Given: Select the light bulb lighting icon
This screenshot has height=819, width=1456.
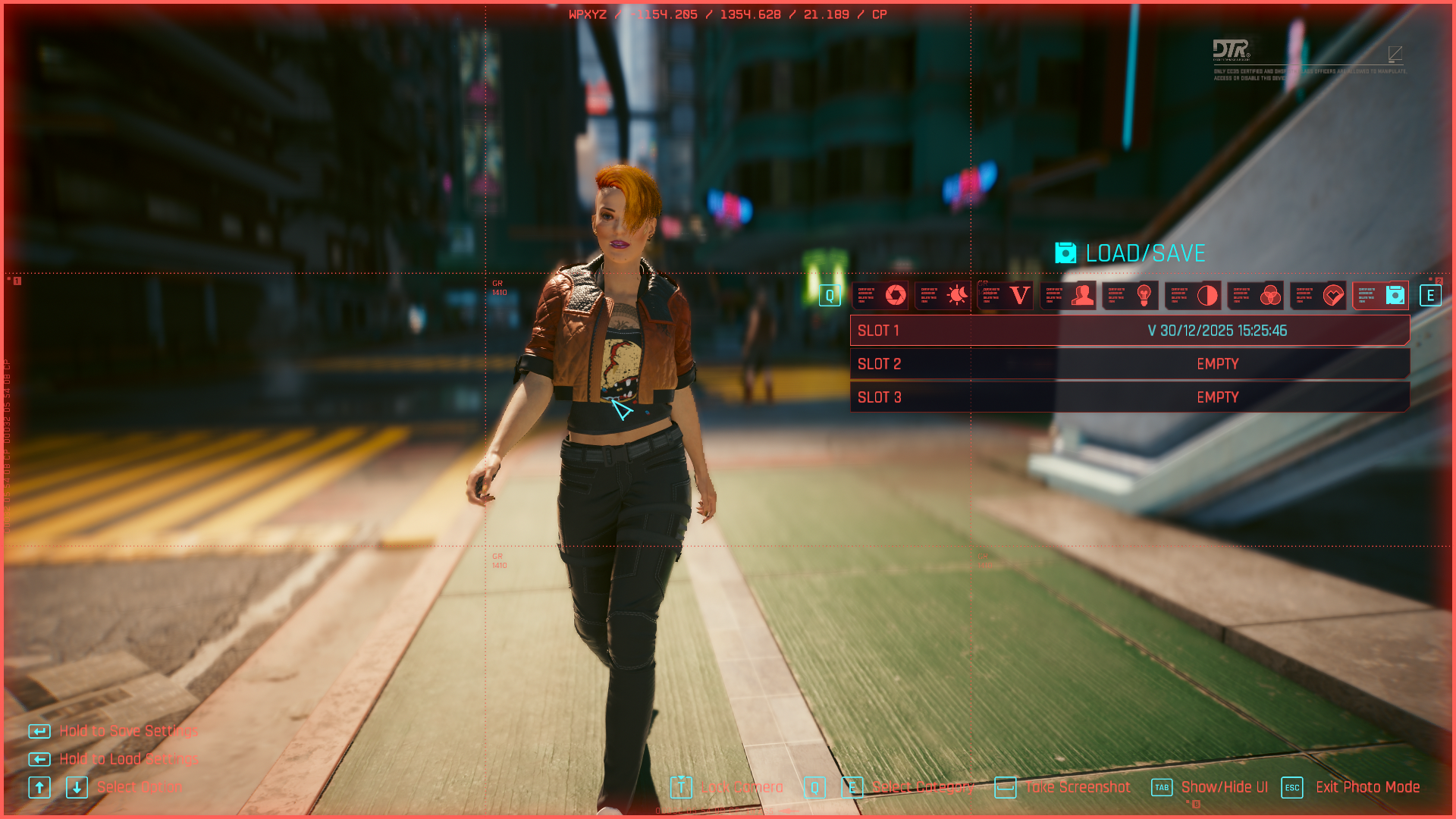Looking at the screenshot, I should click(x=1144, y=296).
